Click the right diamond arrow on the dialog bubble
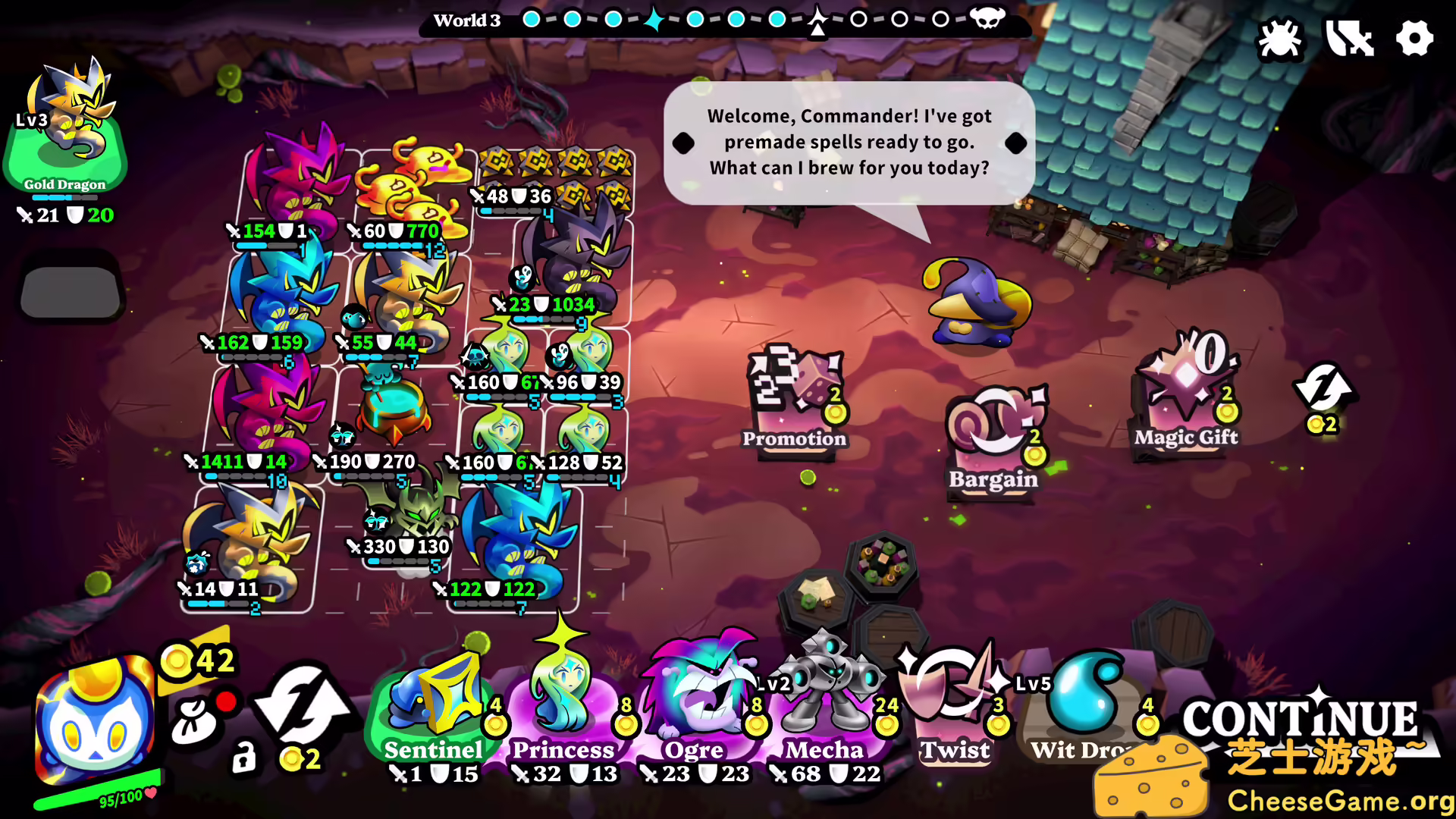1456x819 pixels. pos(1016,142)
